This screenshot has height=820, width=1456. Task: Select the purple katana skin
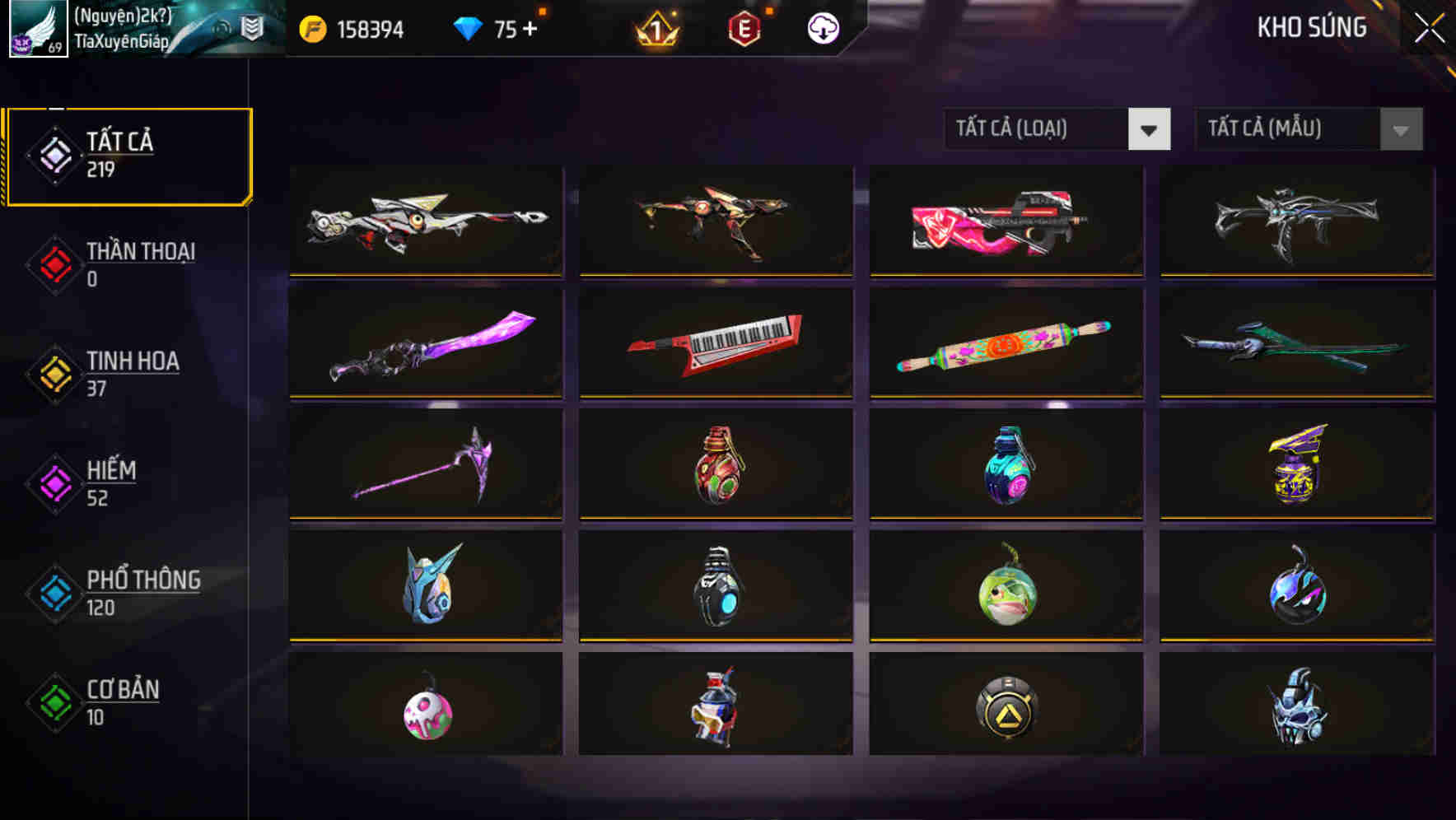click(425, 343)
